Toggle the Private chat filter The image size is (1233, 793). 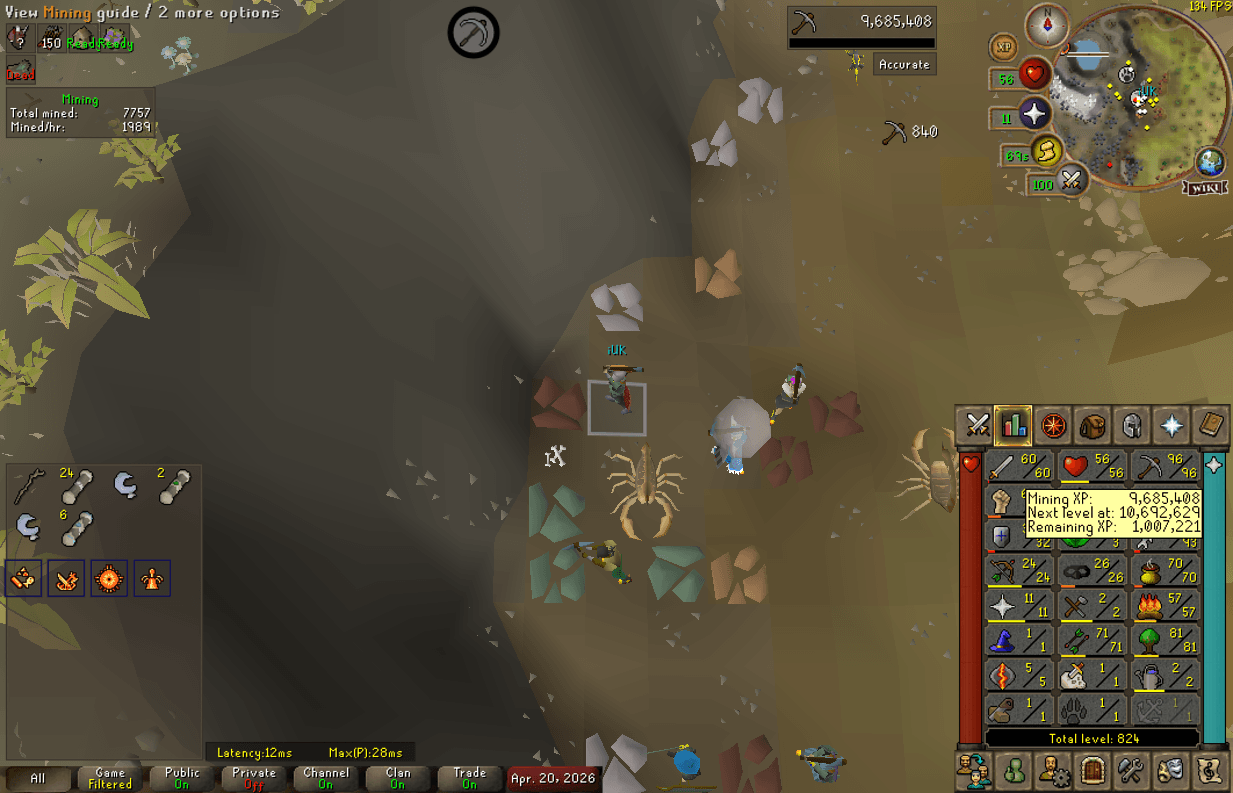[254, 778]
